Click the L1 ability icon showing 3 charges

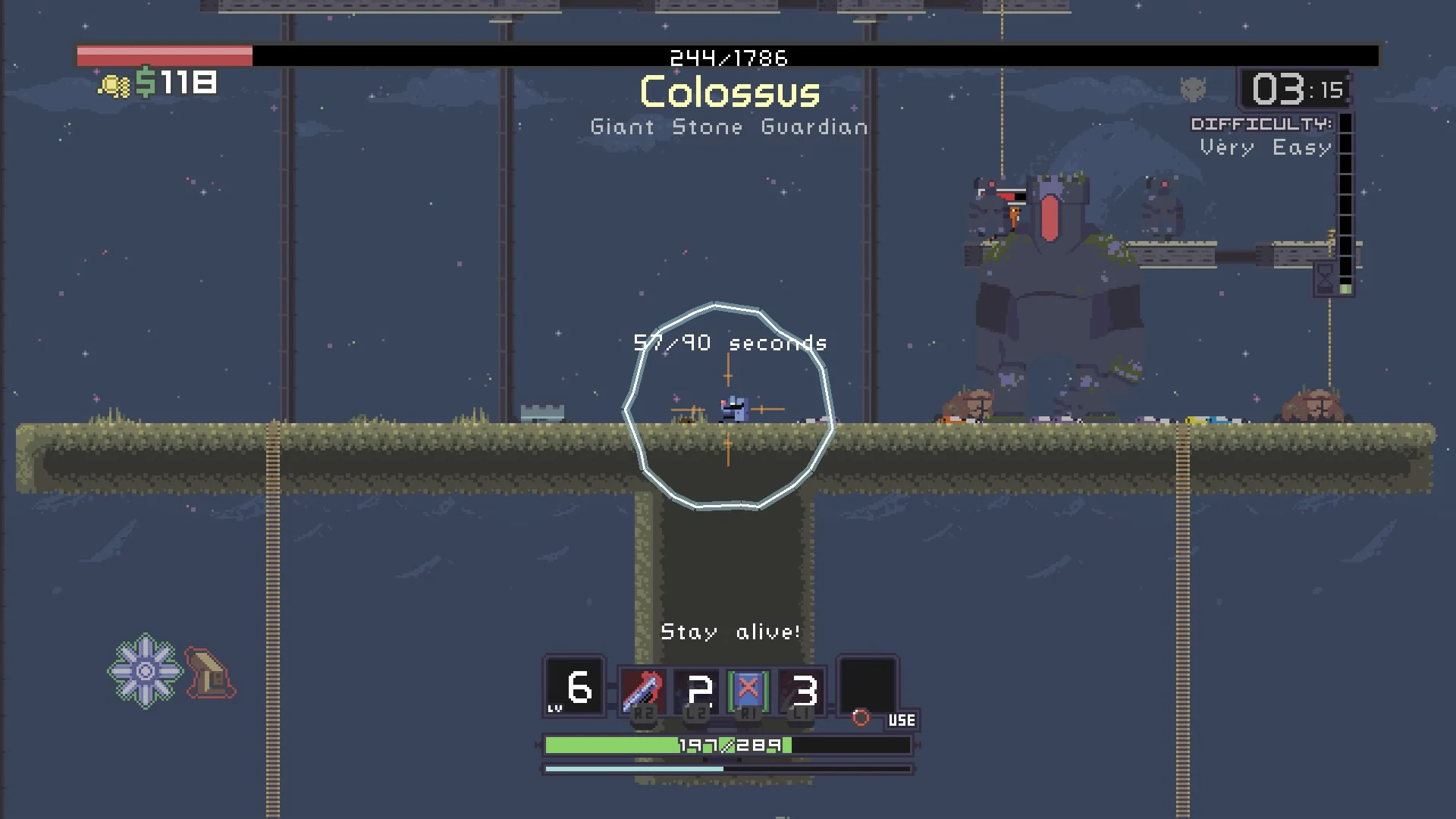click(x=804, y=690)
